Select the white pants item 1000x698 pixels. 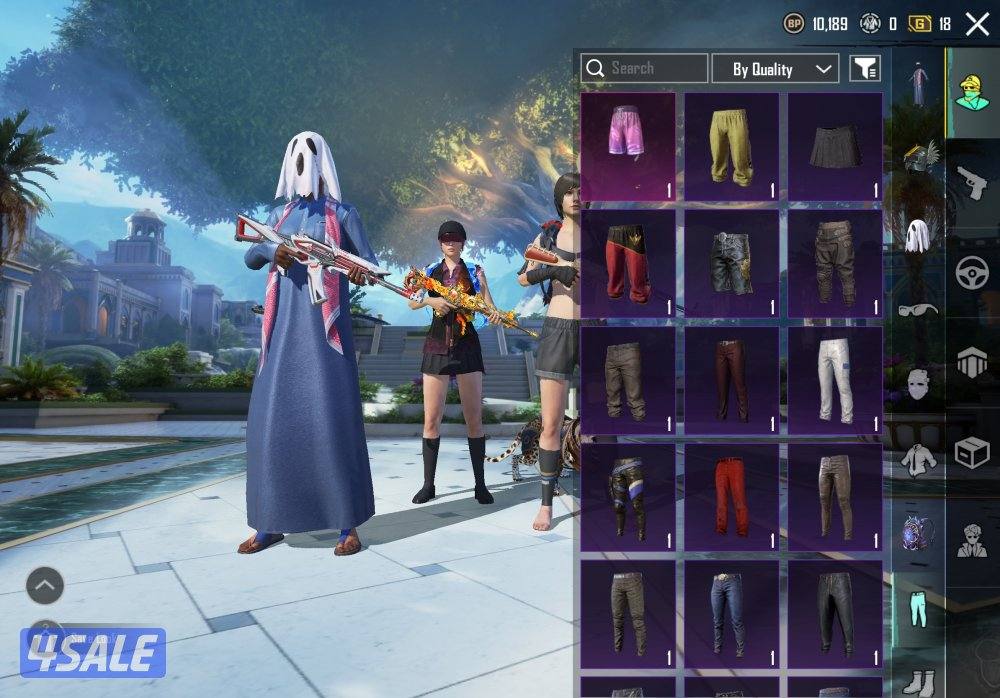point(835,379)
